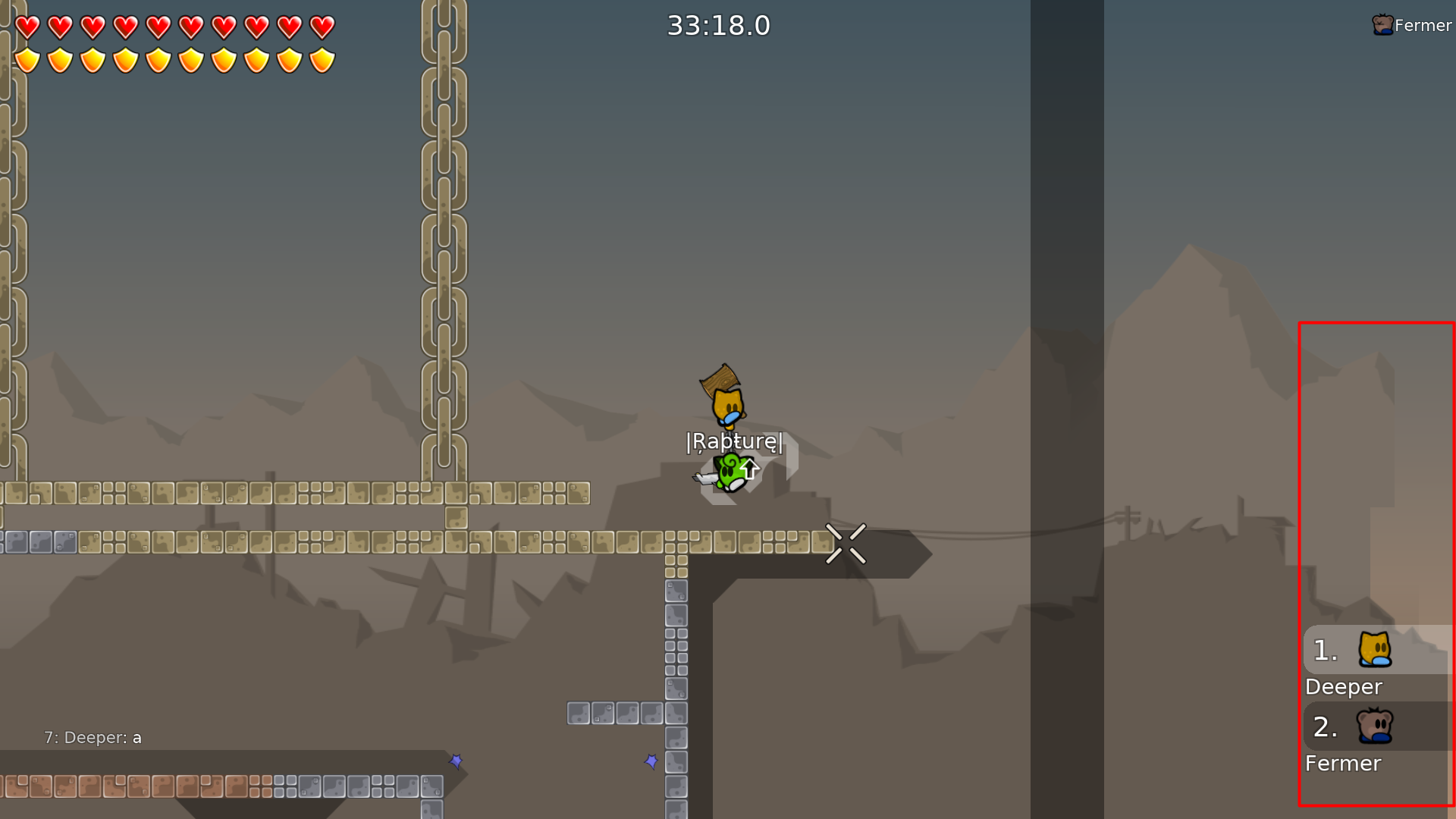This screenshot has height=819, width=1456.
Task: Click the spectating tee icon beside Fermer
Action: pos(1380,25)
